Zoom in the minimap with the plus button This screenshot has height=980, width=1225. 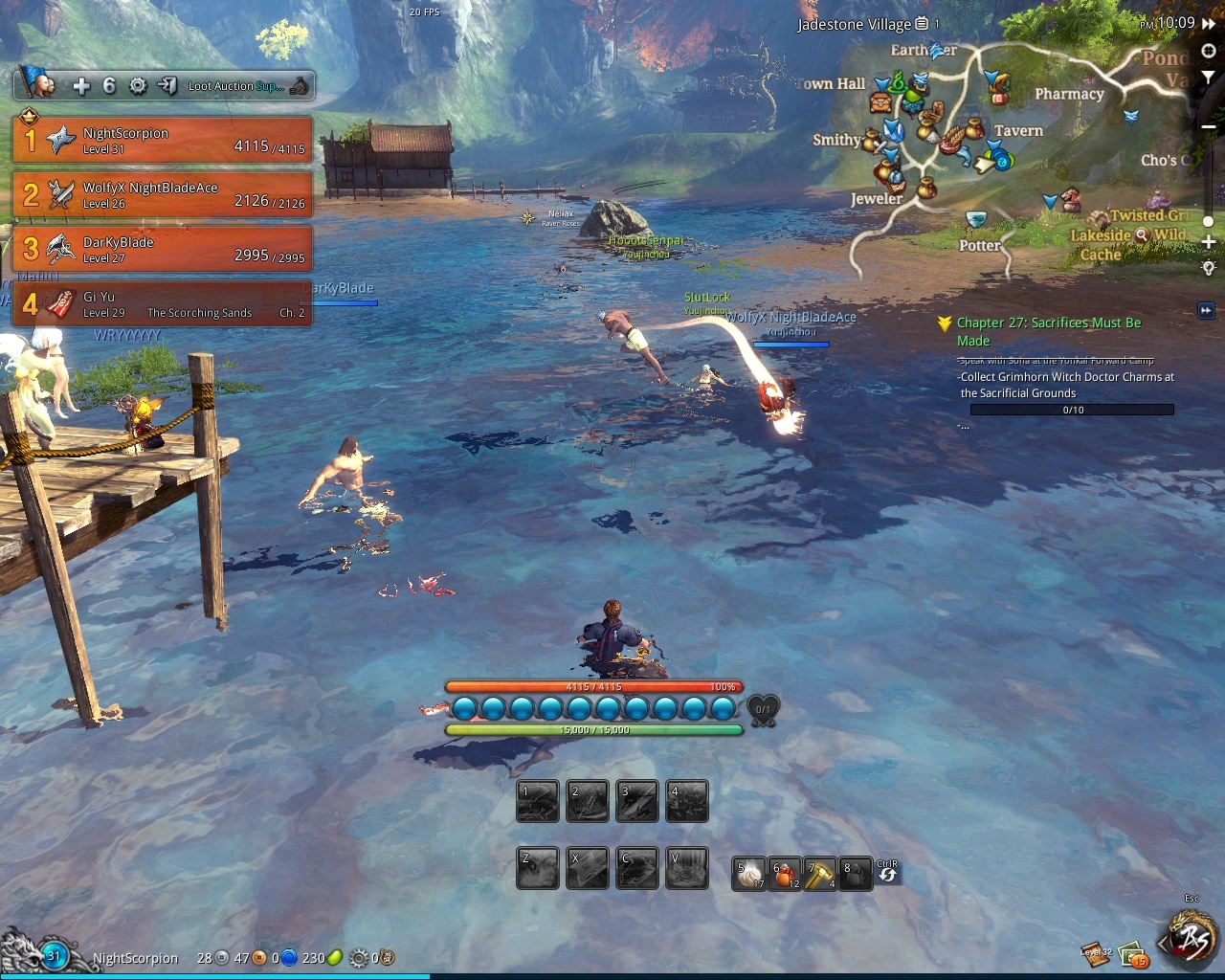tap(1209, 242)
